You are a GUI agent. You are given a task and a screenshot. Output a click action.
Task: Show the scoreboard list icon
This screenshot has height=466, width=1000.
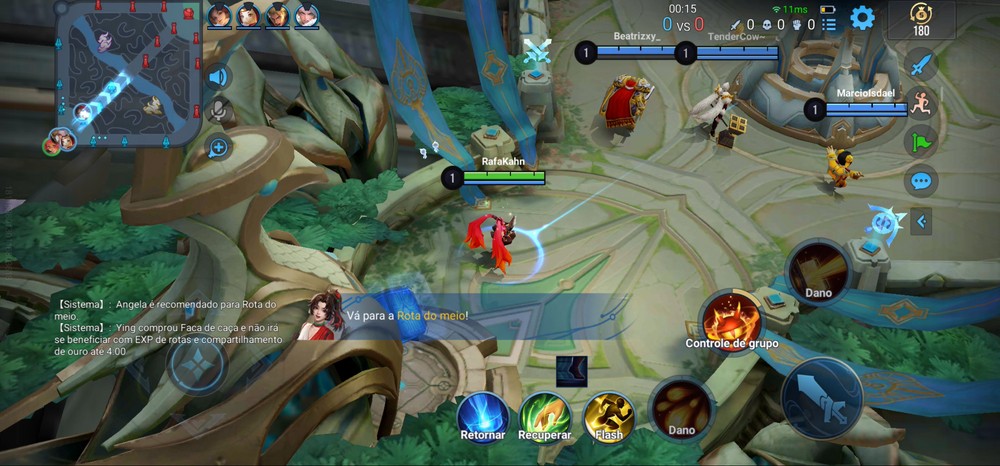829,24
